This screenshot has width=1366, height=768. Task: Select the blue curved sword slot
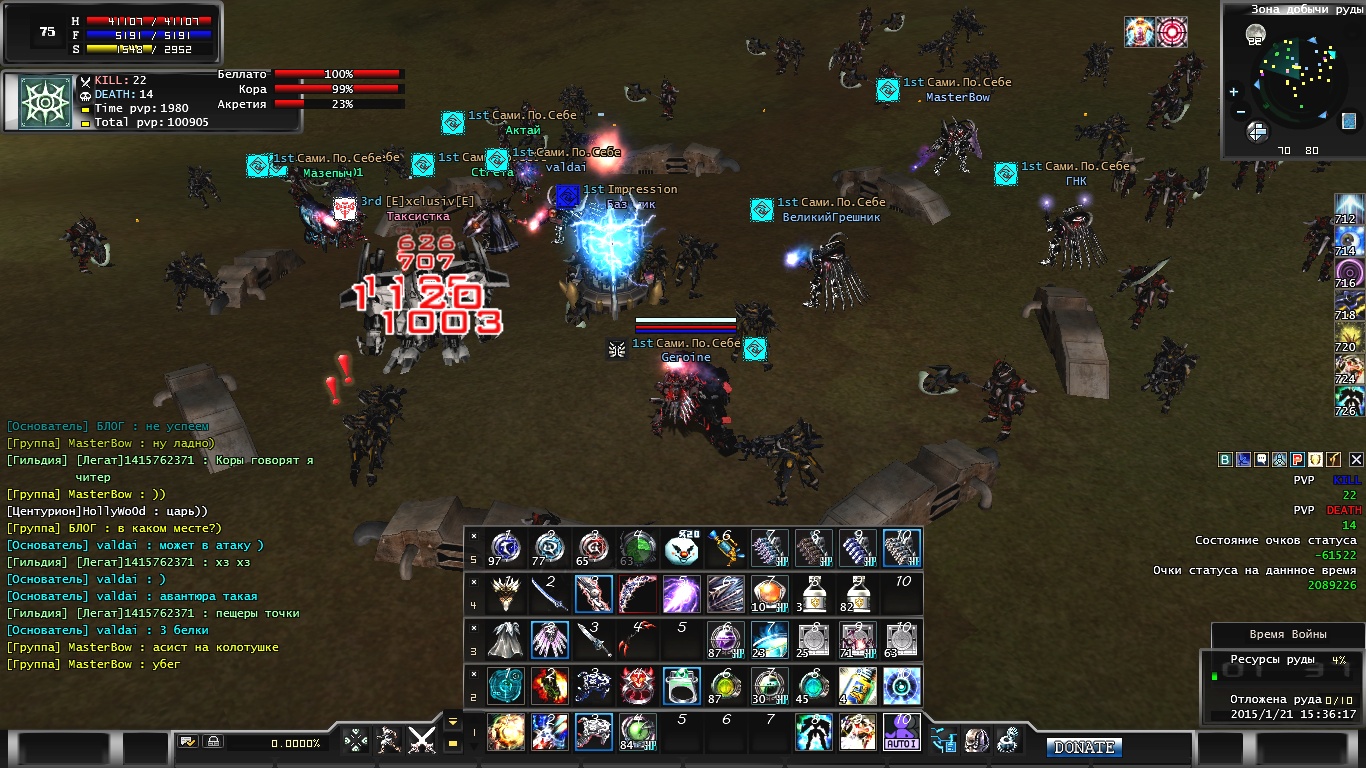[x=549, y=594]
